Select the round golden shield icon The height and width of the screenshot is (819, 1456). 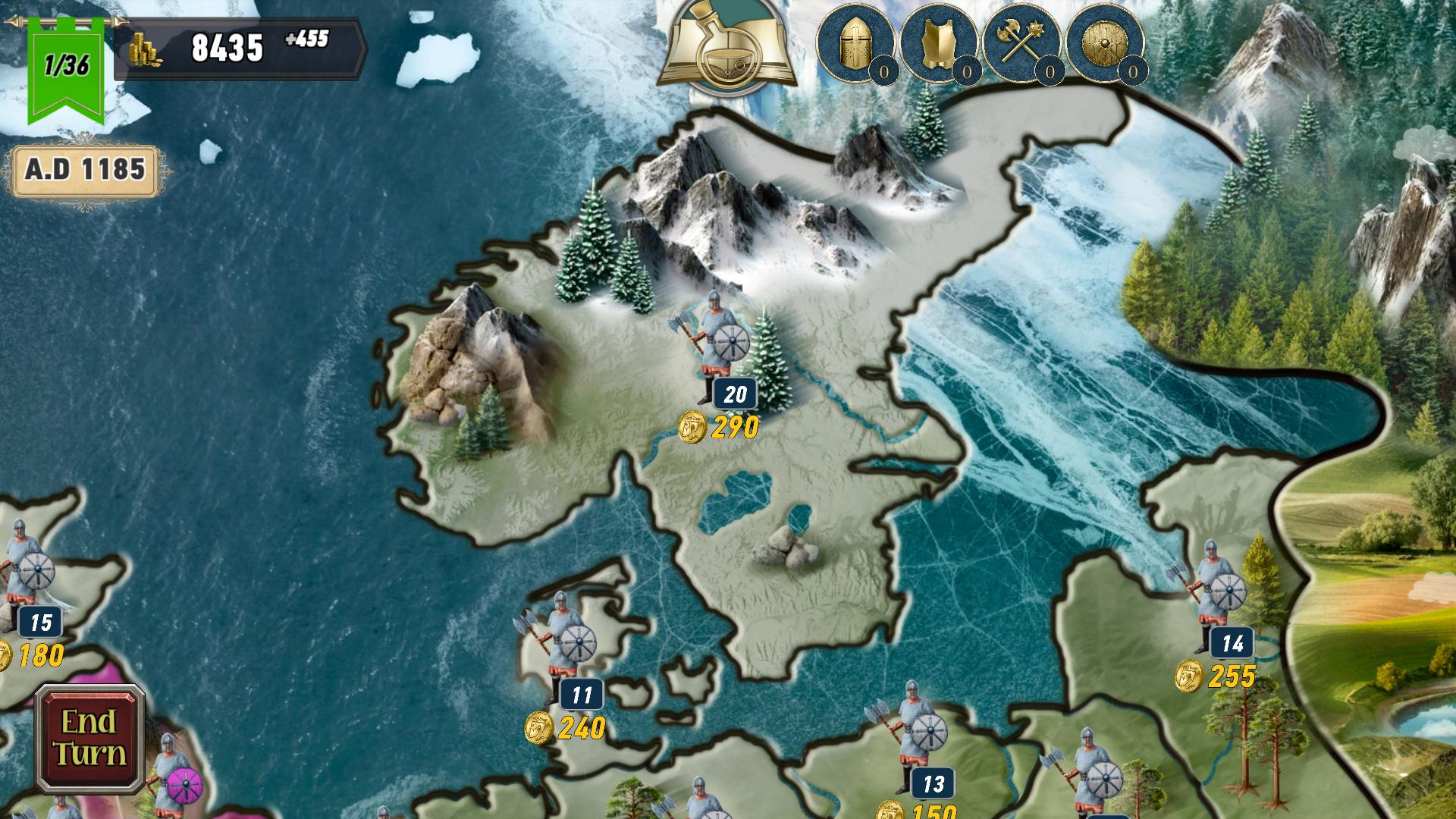pyautogui.click(x=1105, y=43)
